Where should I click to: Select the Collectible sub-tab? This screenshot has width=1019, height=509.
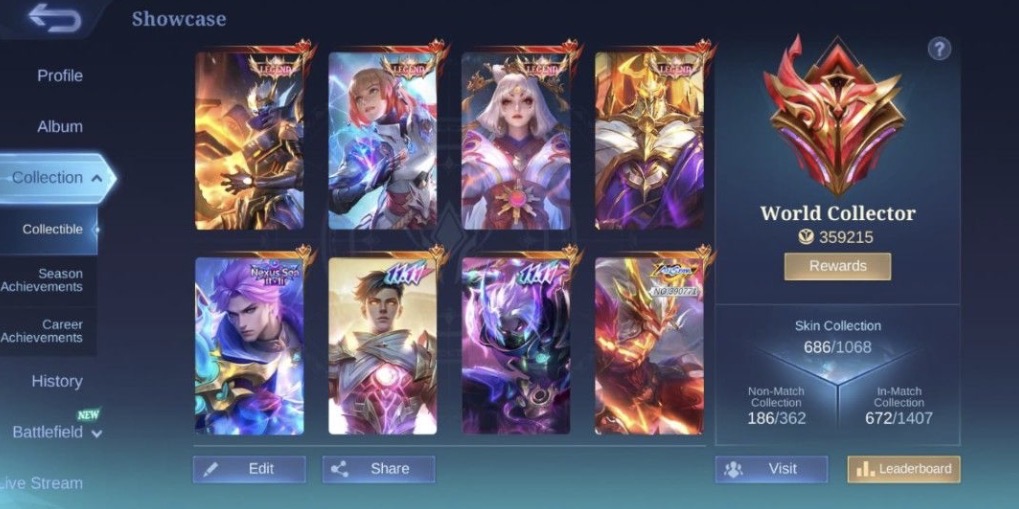tap(52, 229)
